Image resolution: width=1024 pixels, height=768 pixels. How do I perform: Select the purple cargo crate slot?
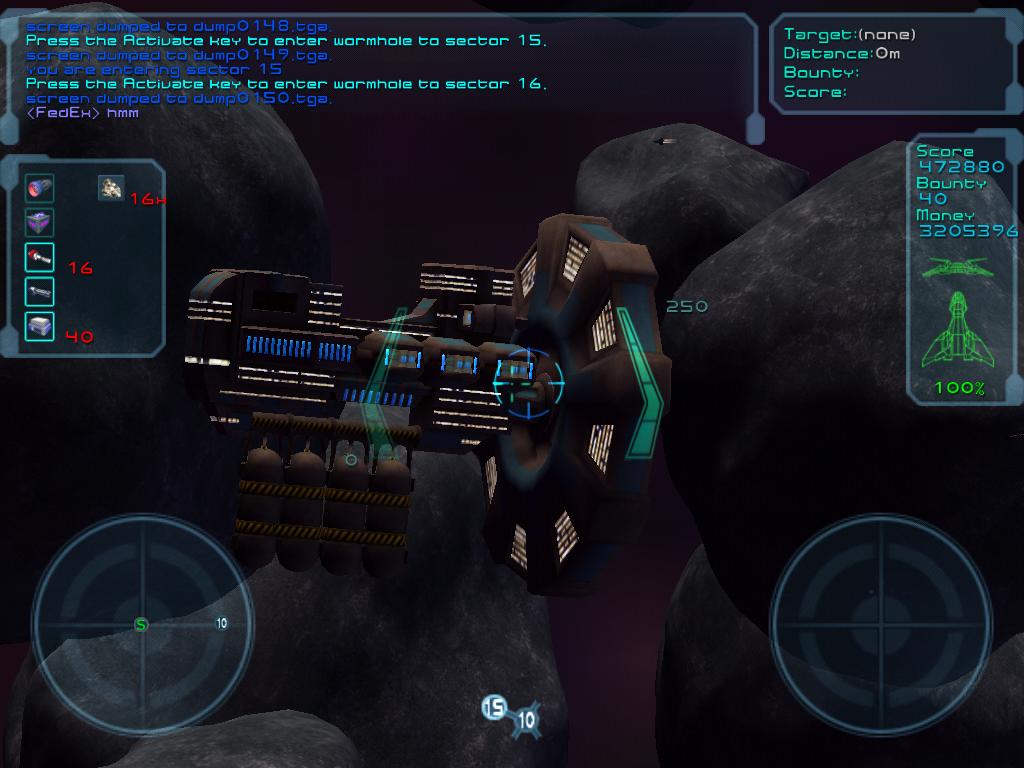pos(40,223)
